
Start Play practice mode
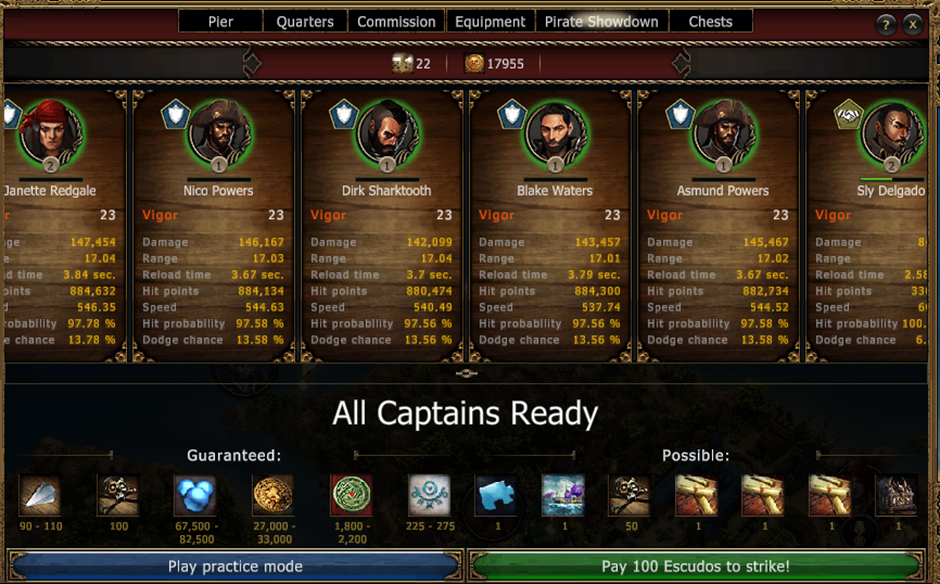[235, 566]
